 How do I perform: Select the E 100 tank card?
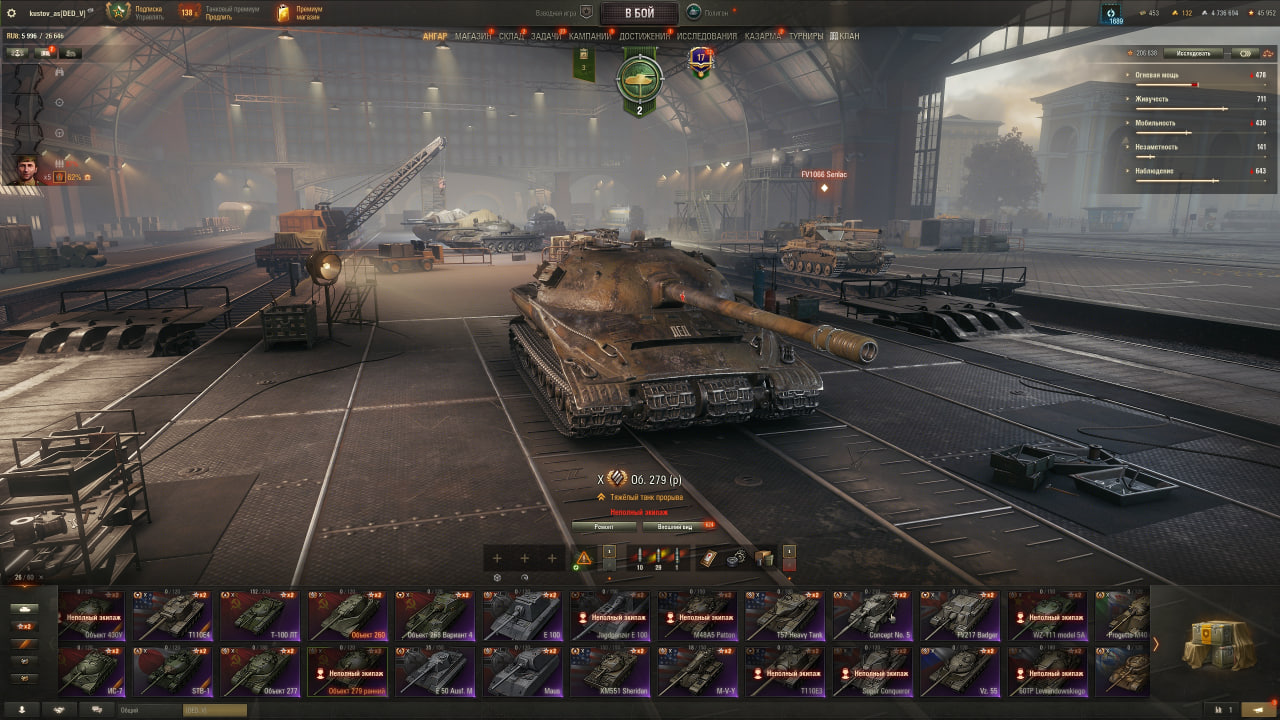click(521, 615)
